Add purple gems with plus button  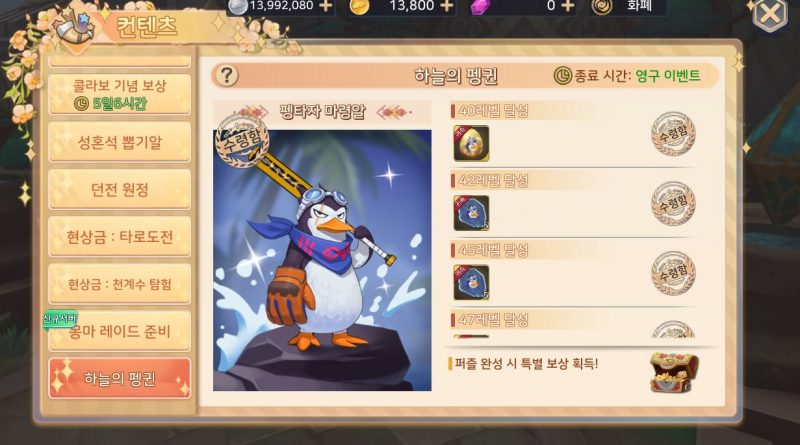(x=567, y=5)
